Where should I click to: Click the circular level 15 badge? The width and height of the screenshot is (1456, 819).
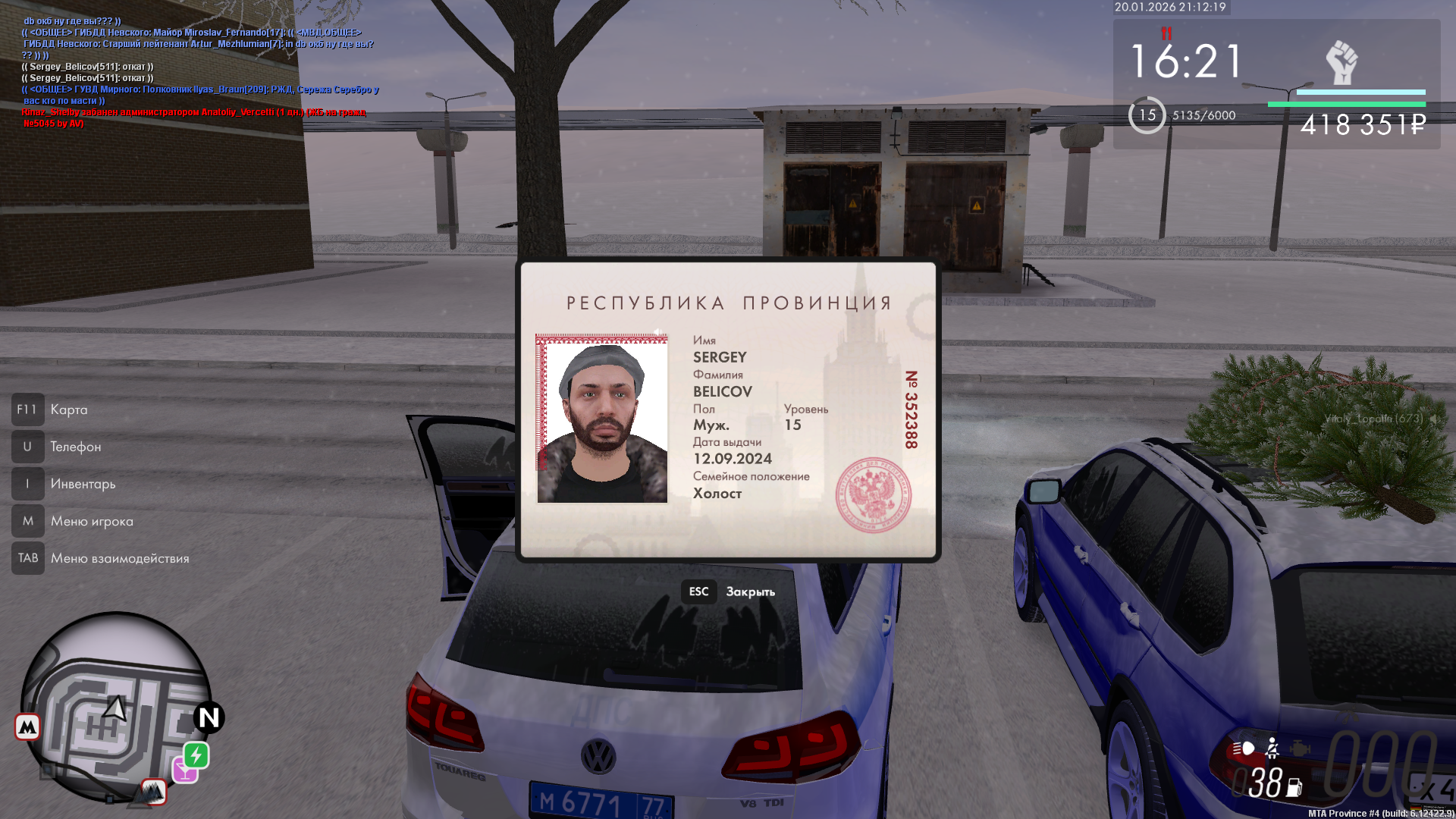click(1148, 116)
